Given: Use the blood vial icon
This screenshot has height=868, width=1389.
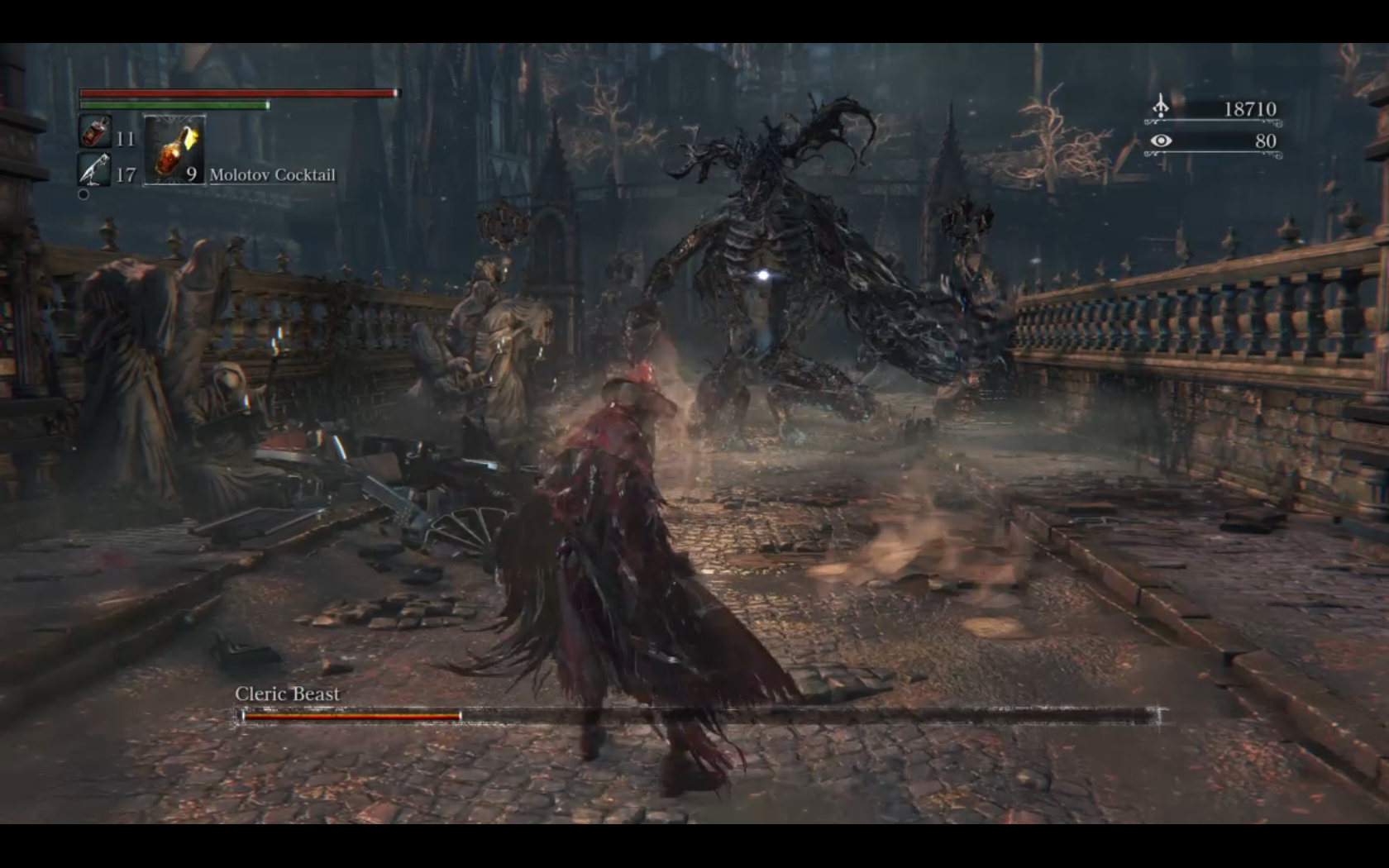Looking at the screenshot, I should pyautogui.click(x=94, y=132).
